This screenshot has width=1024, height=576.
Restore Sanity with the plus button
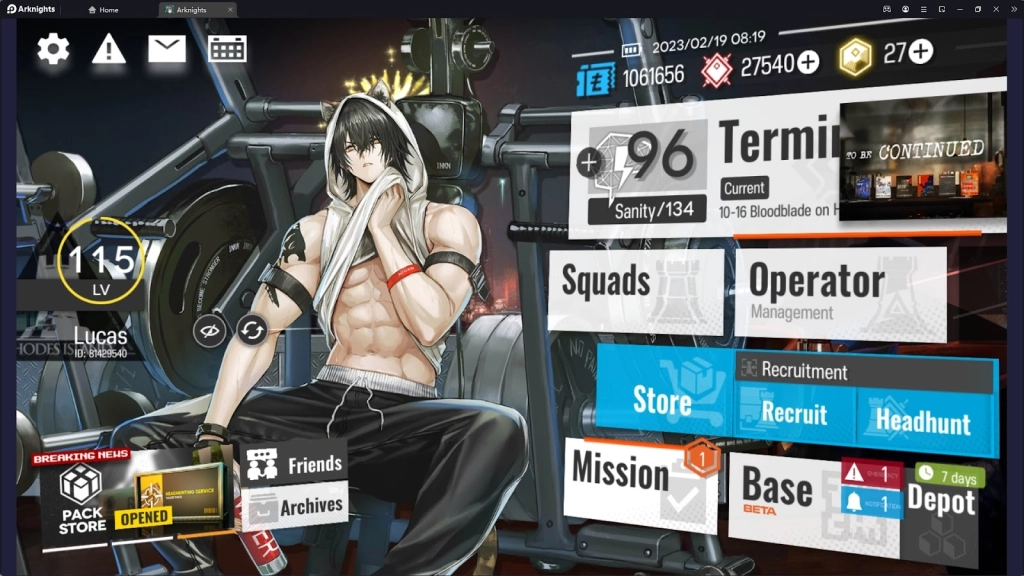tap(590, 163)
